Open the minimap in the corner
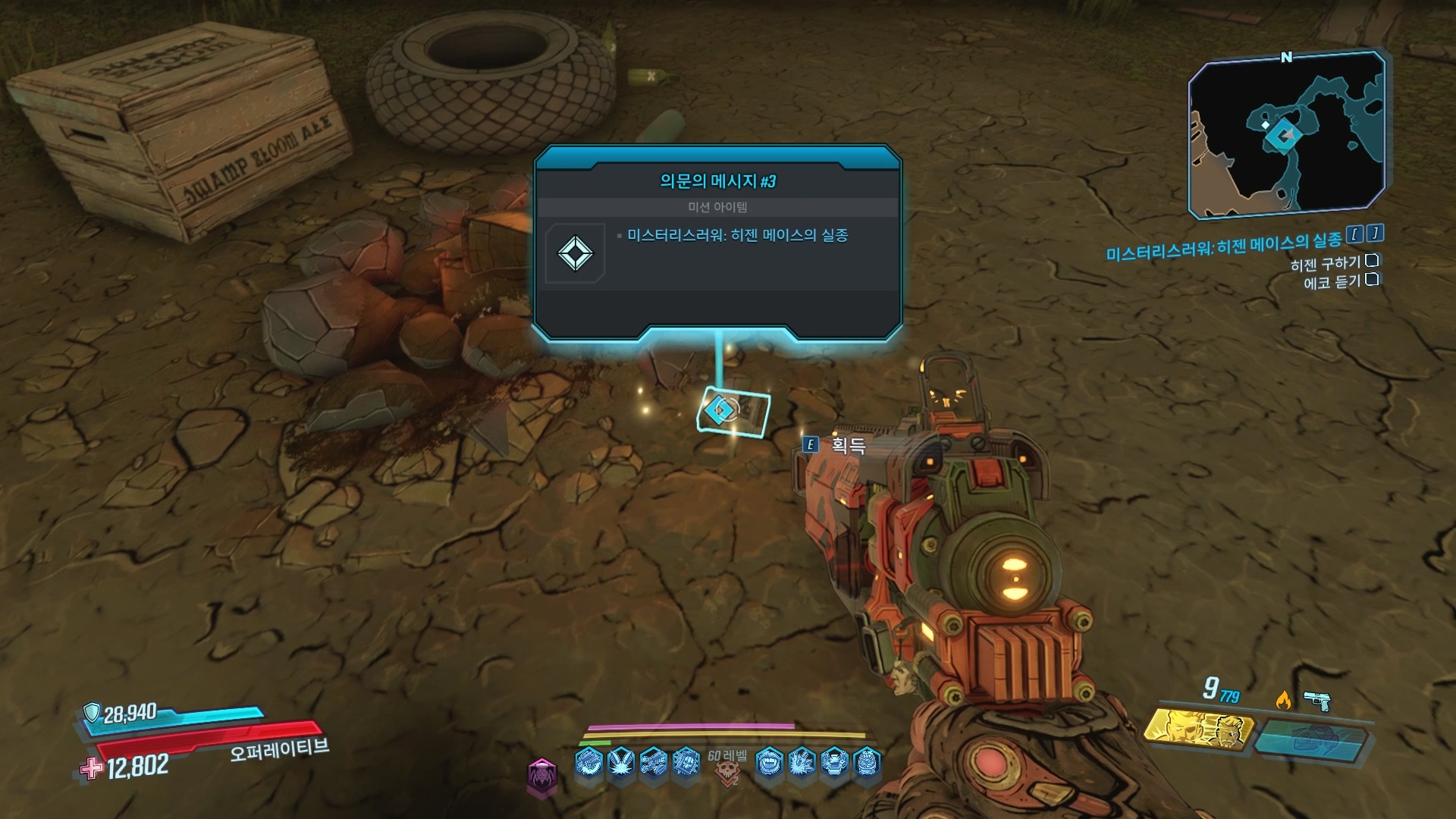Screen dimensions: 1456x819 [x=1286, y=135]
